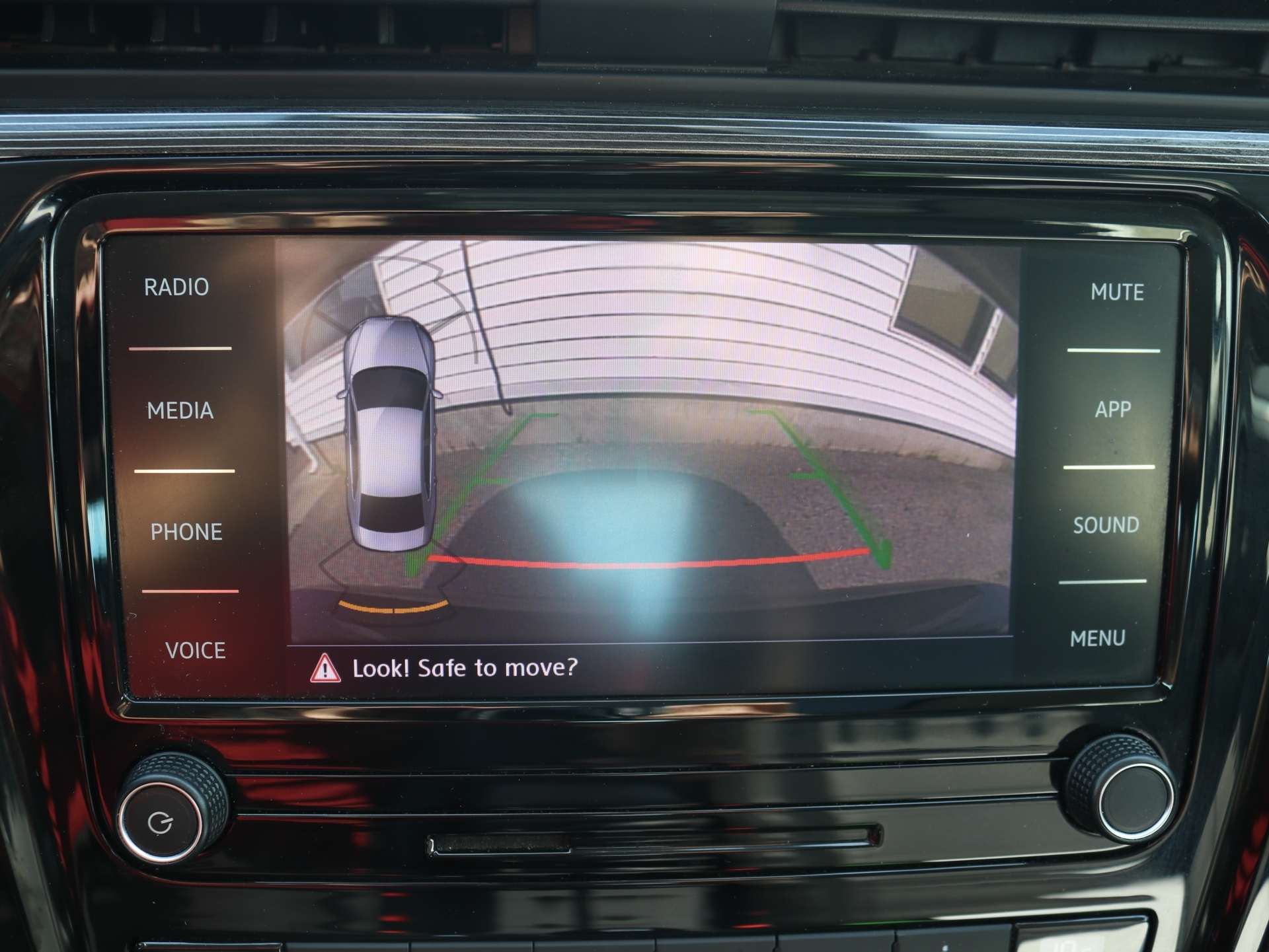Show the main MENU
Viewport: 1269px width, 952px height.
(x=1098, y=638)
